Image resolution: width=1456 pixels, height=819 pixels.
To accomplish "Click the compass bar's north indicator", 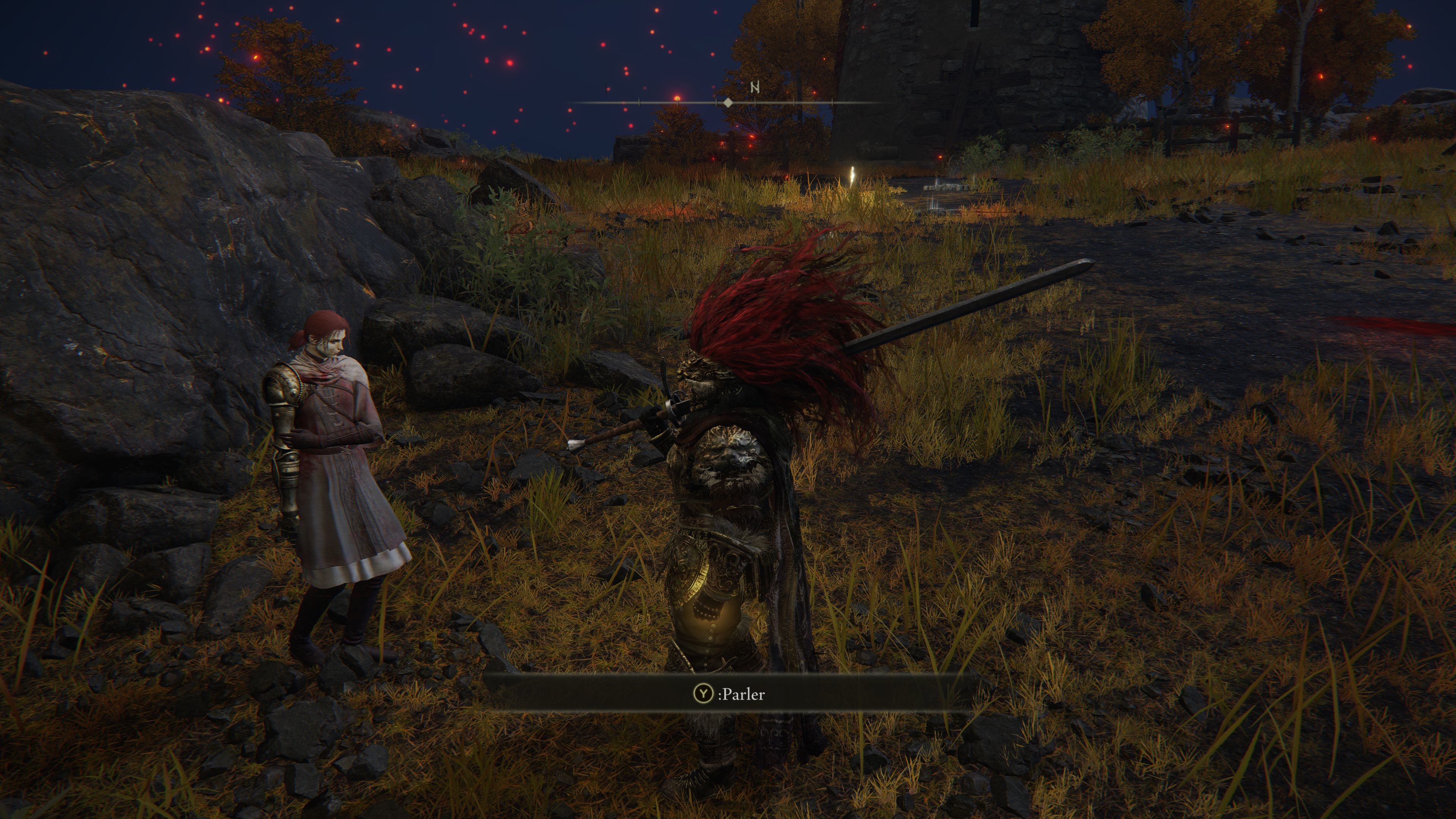I will (755, 88).
